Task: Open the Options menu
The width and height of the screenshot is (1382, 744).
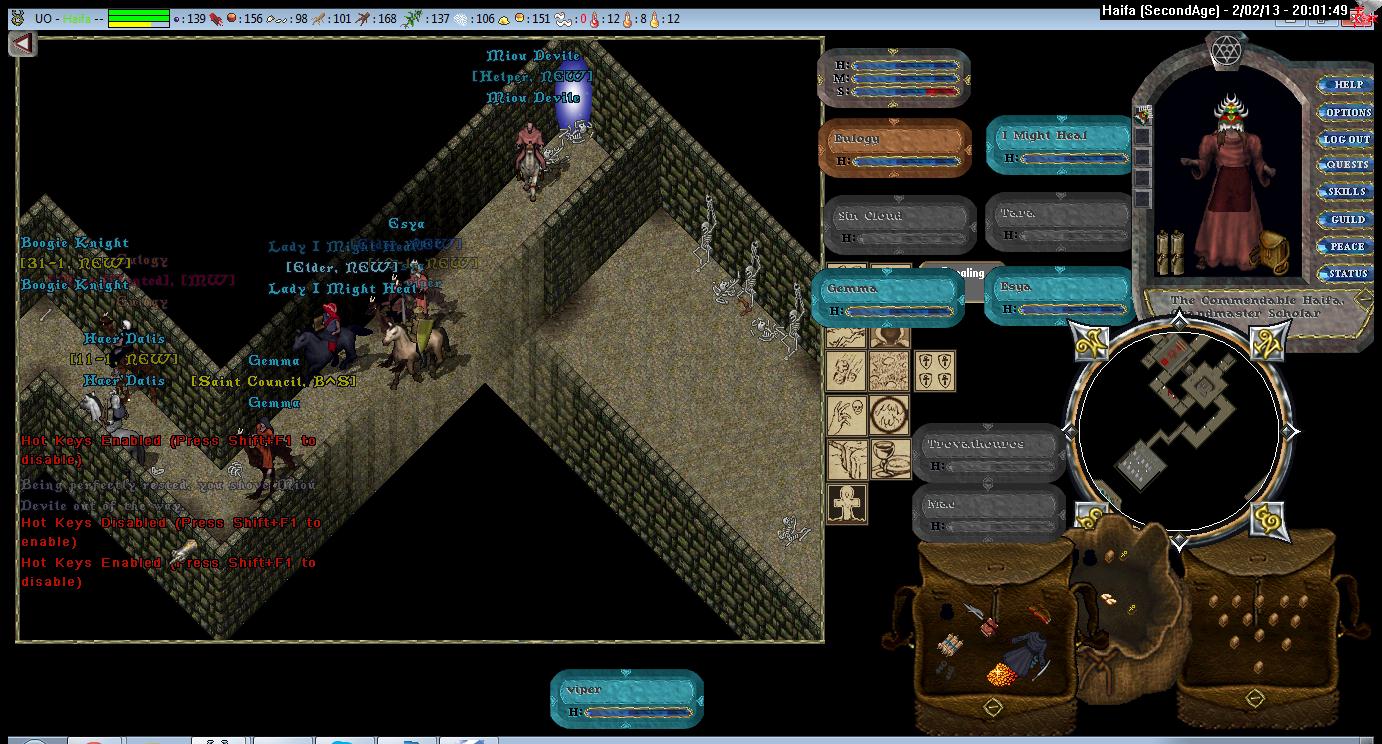Action: point(1348,112)
